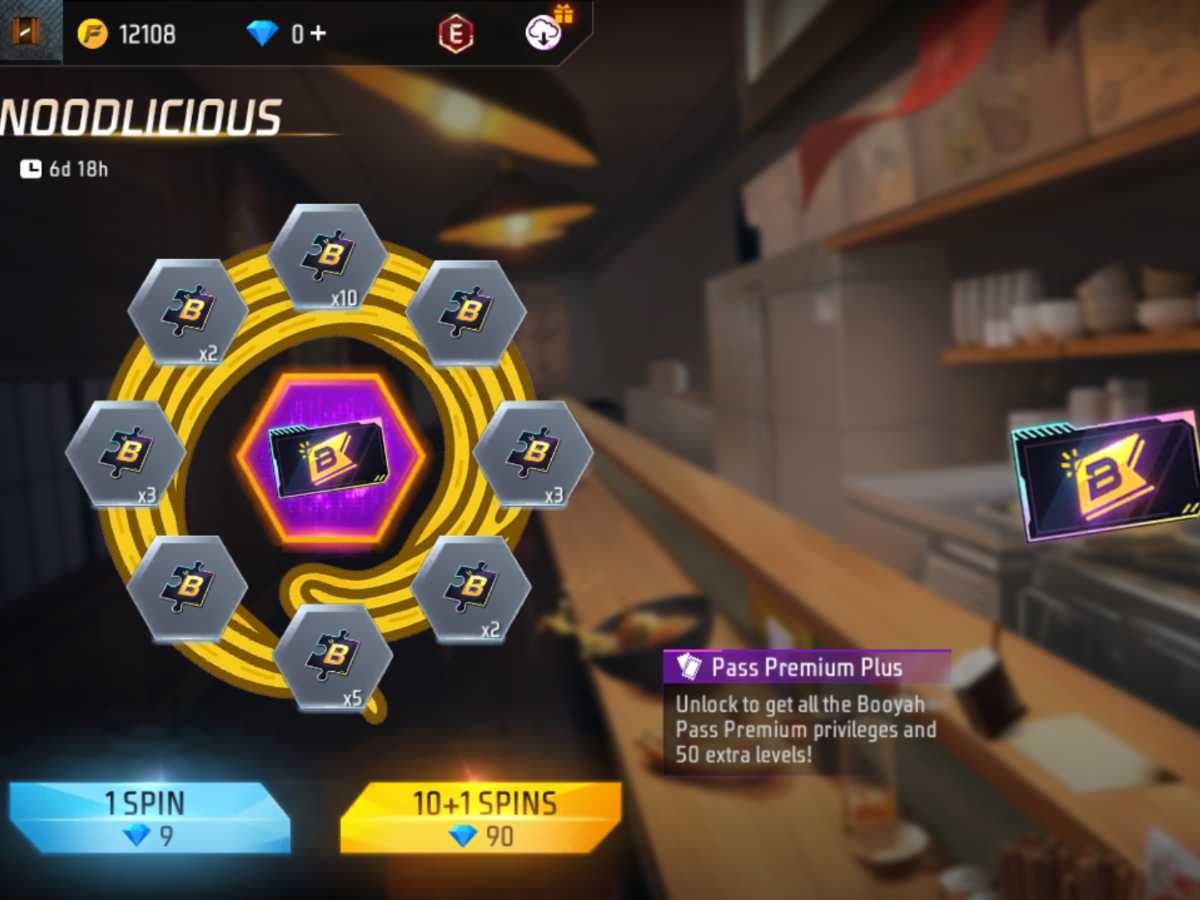The height and width of the screenshot is (900, 1200).
Task: Buy one spin for 9 diamonds
Action: (150, 817)
